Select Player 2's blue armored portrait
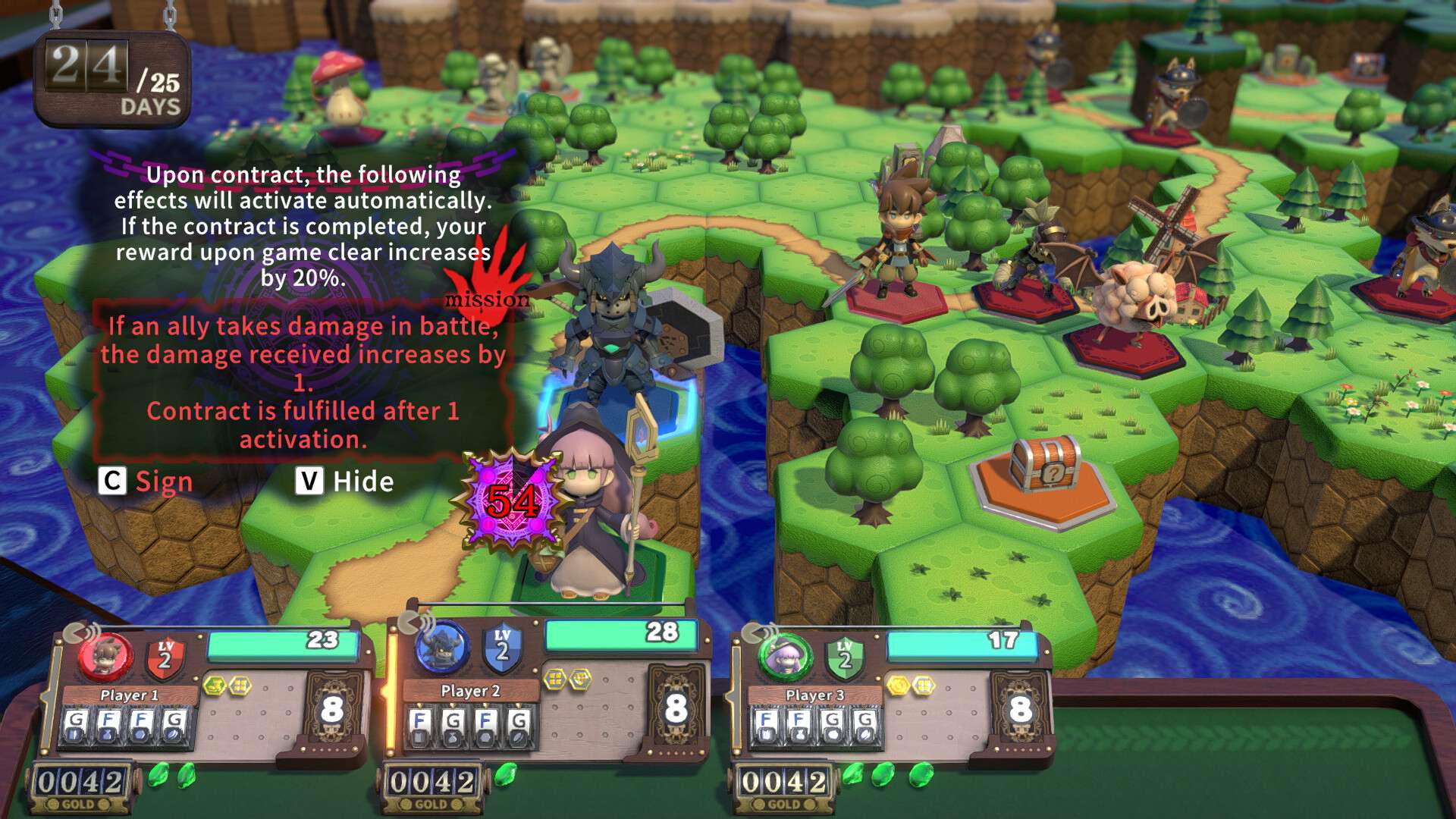Screen dimensions: 1456x819 (x=444, y=649)
